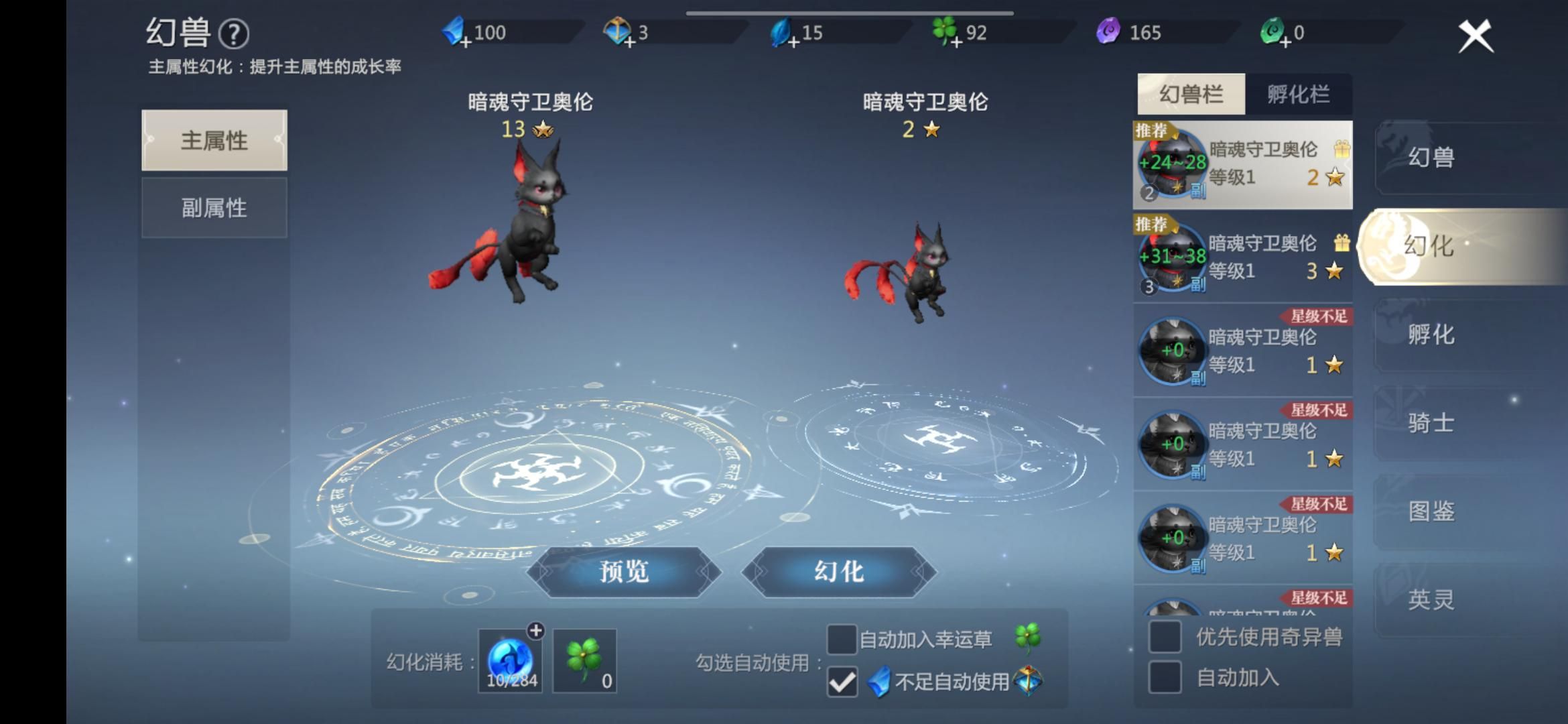Switch to the 主属性 main attribute tab
The height and width of the screenshot is (724, 1568).
(x=214, y=141)
